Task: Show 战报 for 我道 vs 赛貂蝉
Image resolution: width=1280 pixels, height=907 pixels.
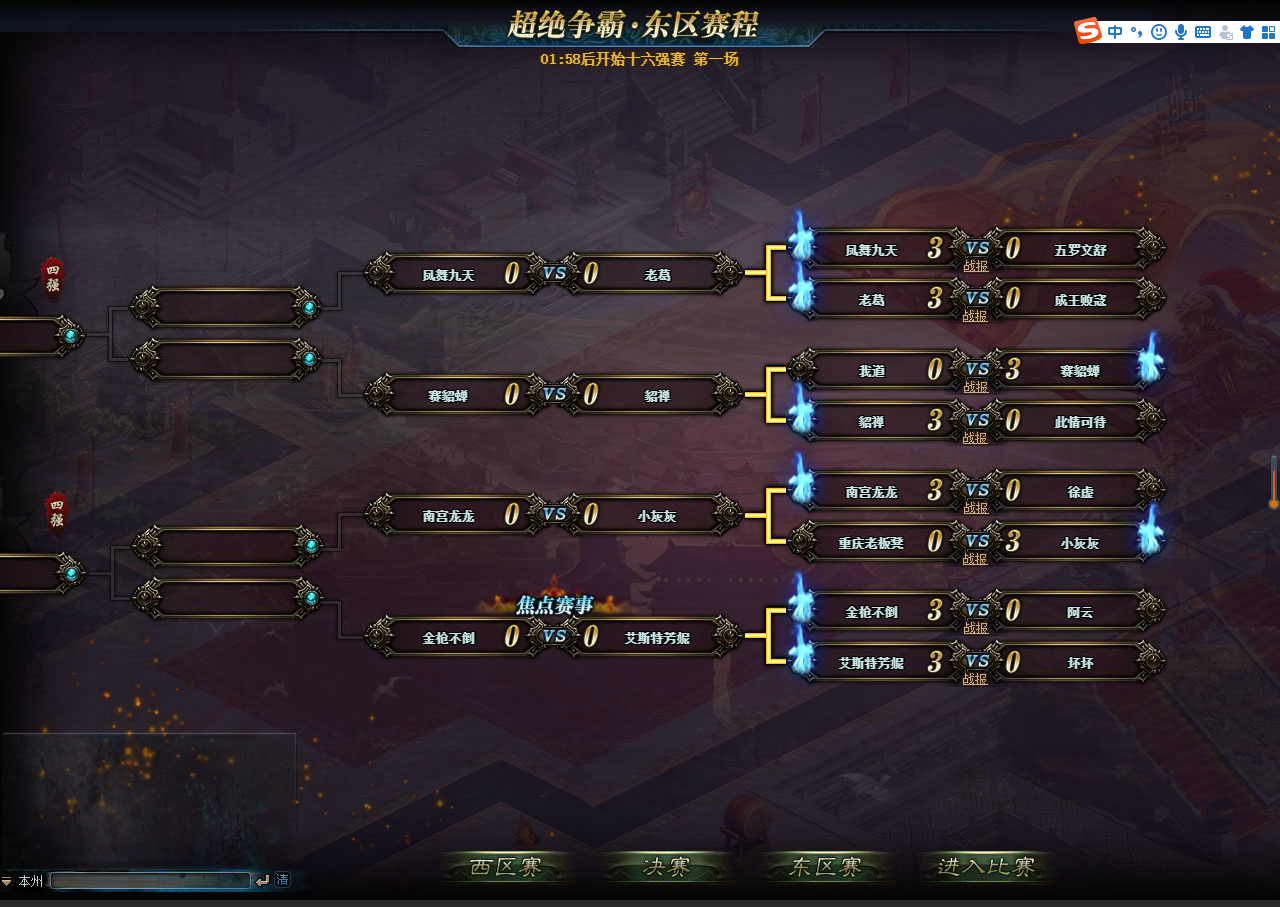Action: click(975, 387)
